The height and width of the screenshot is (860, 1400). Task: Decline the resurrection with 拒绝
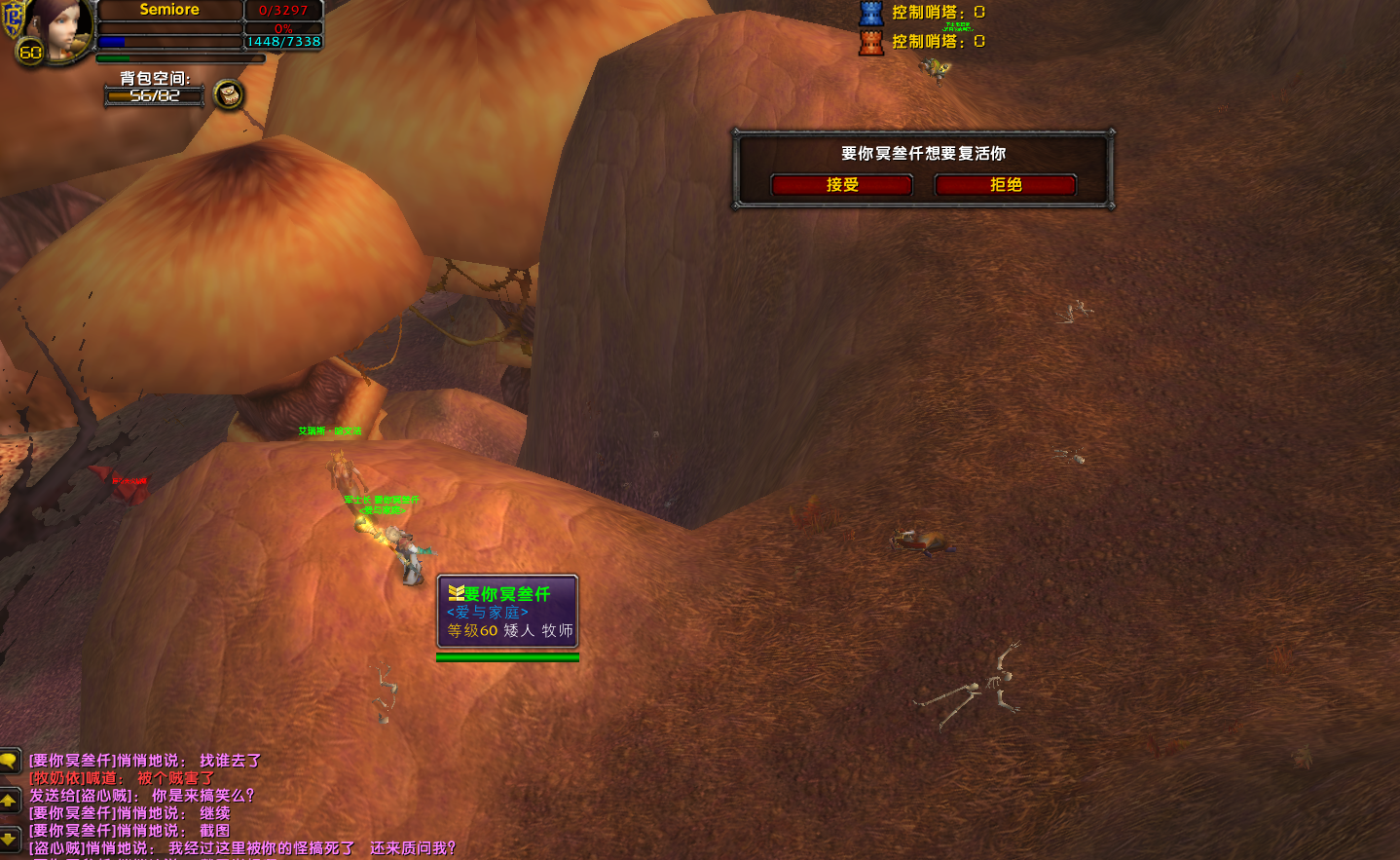(1005, 185)
